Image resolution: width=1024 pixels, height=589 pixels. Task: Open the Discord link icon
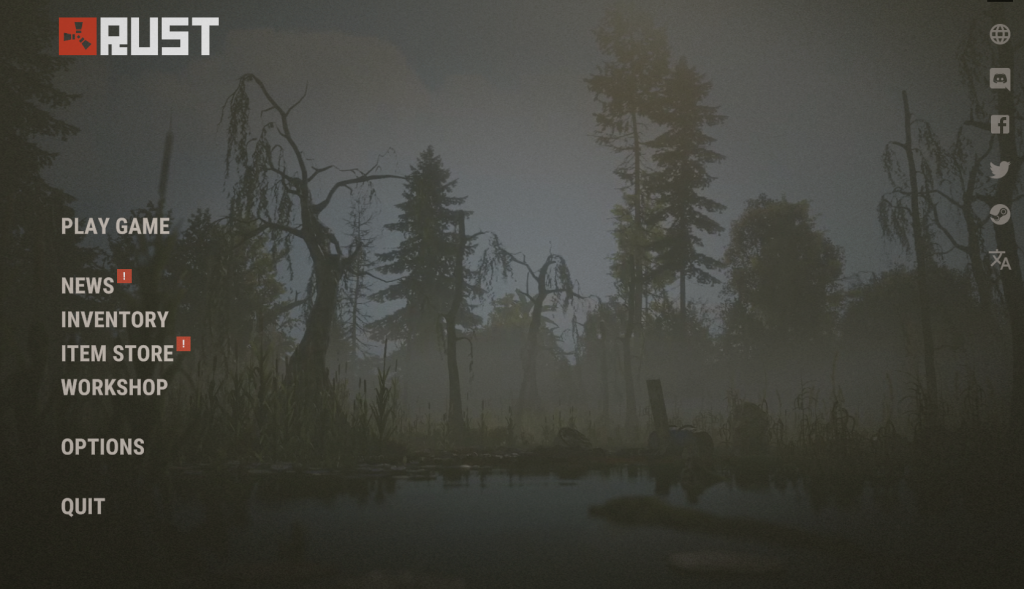pyautogui.click(x=1000, y=80)
